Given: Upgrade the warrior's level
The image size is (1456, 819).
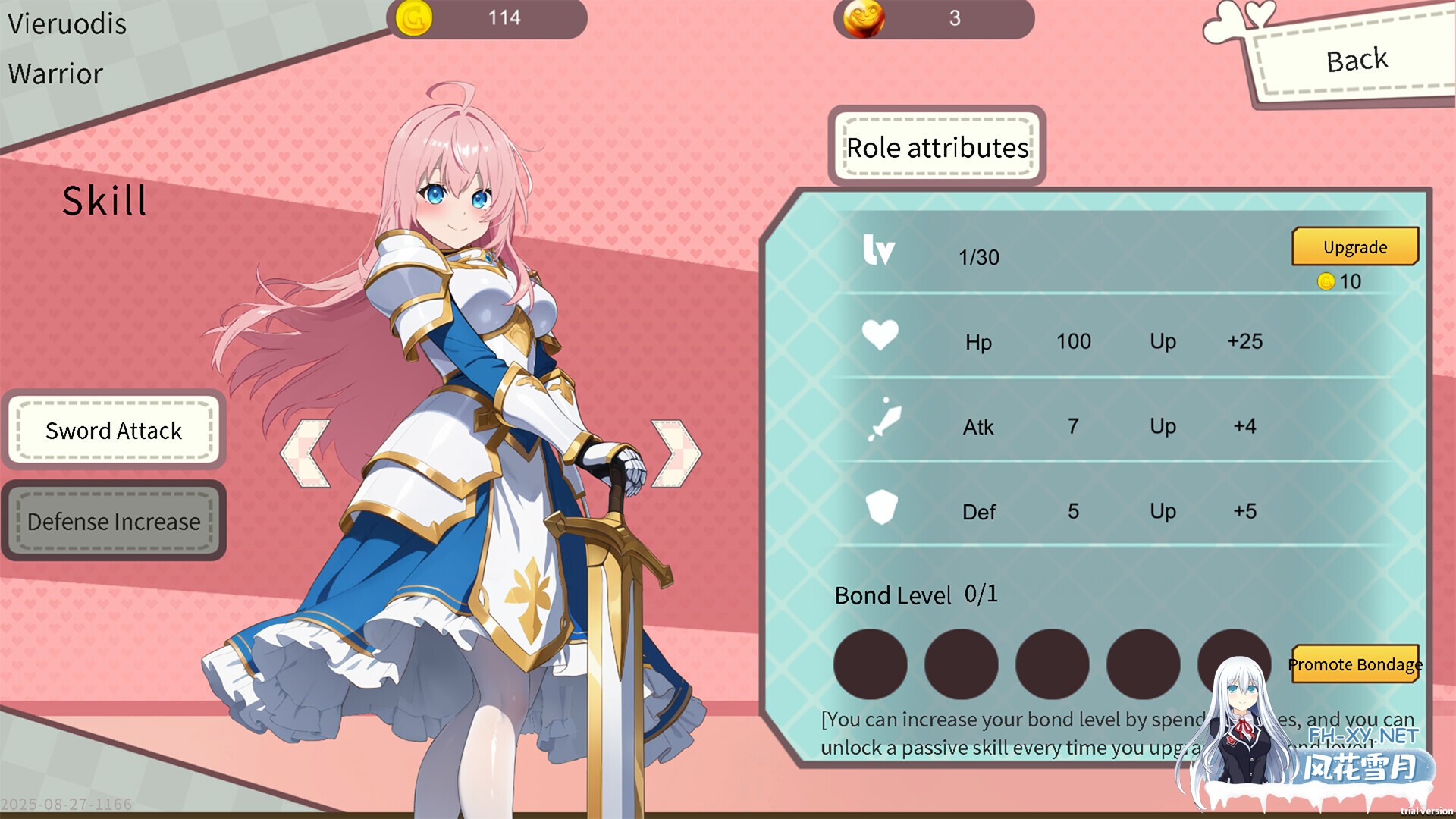Looking at the screenshot, I should [x=1354, y=247].
